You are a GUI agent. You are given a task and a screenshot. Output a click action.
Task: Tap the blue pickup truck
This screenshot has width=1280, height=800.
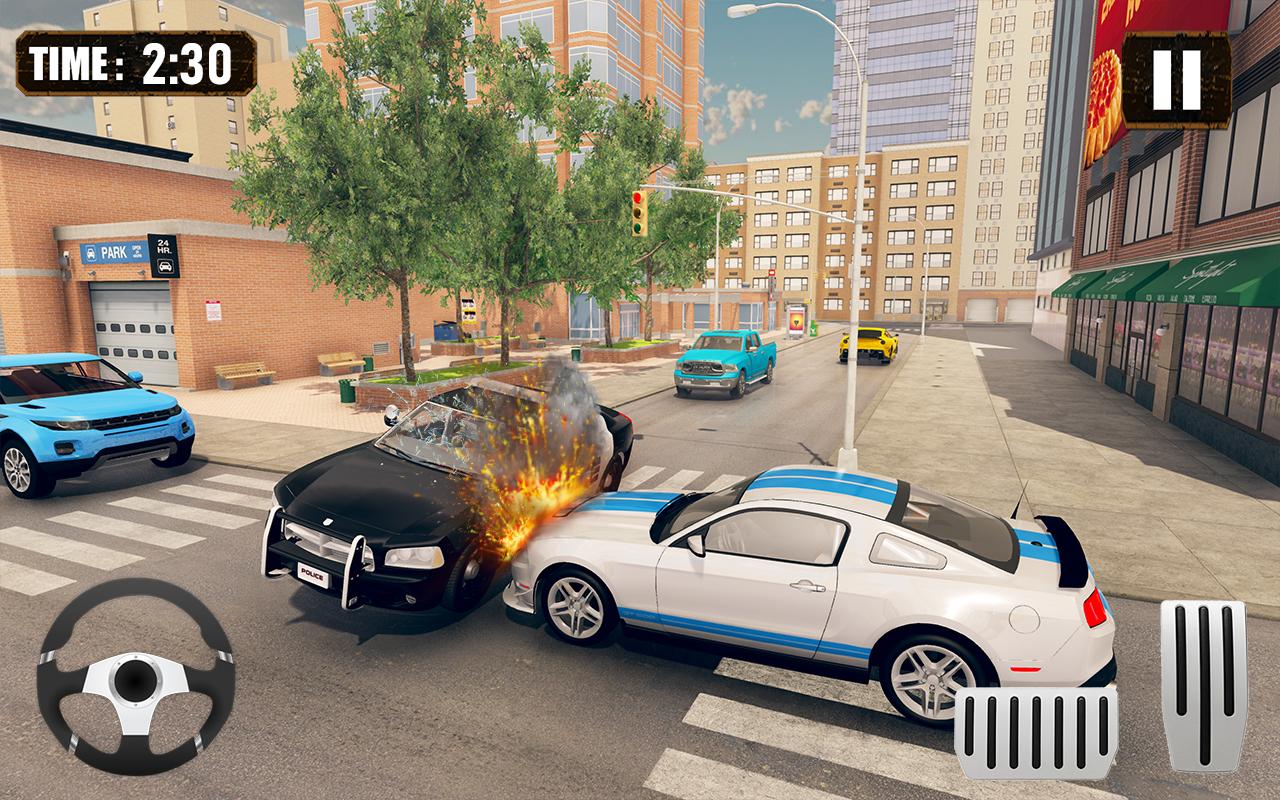(x=725, y=365)
